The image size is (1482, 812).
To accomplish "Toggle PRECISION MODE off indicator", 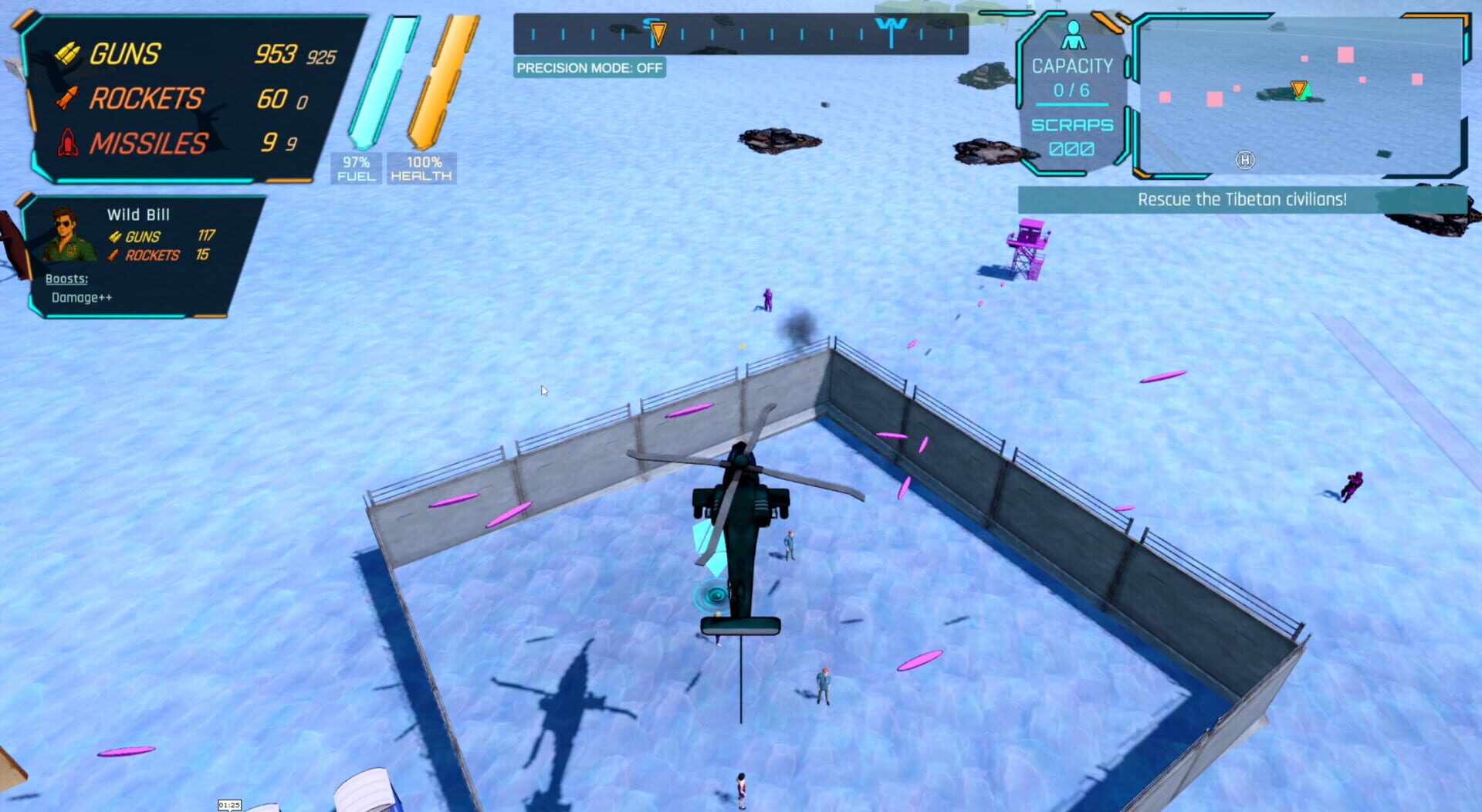I will (590, 69).
